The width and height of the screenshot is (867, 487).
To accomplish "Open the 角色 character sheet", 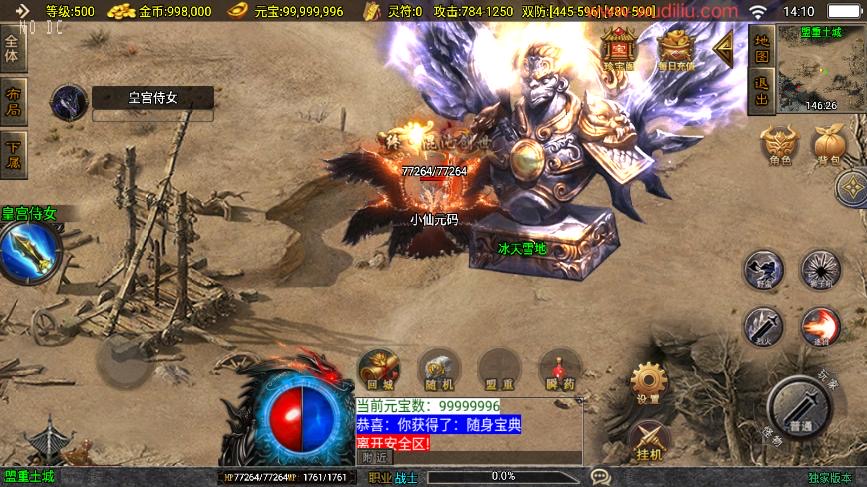I will click(780, 144).
